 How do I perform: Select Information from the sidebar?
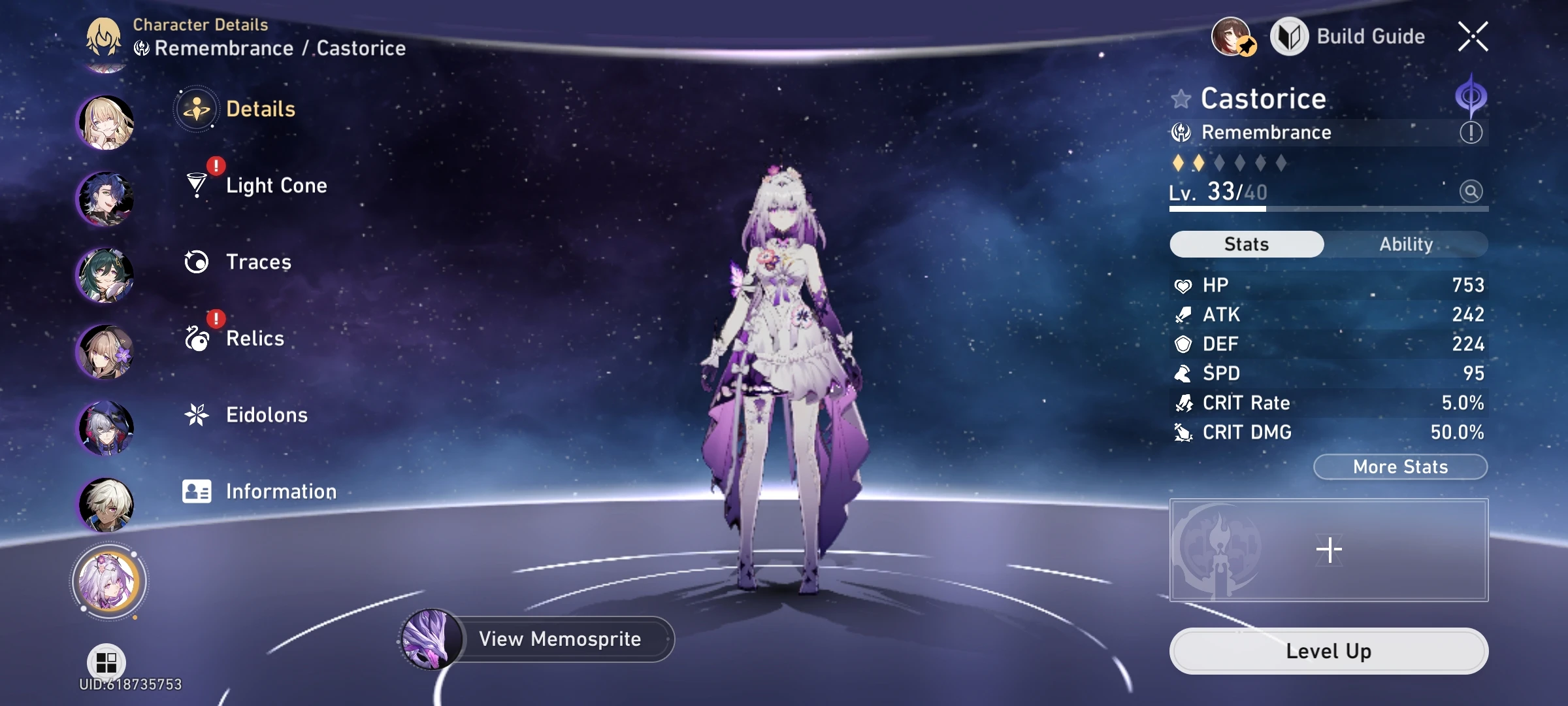coord(195,491)
